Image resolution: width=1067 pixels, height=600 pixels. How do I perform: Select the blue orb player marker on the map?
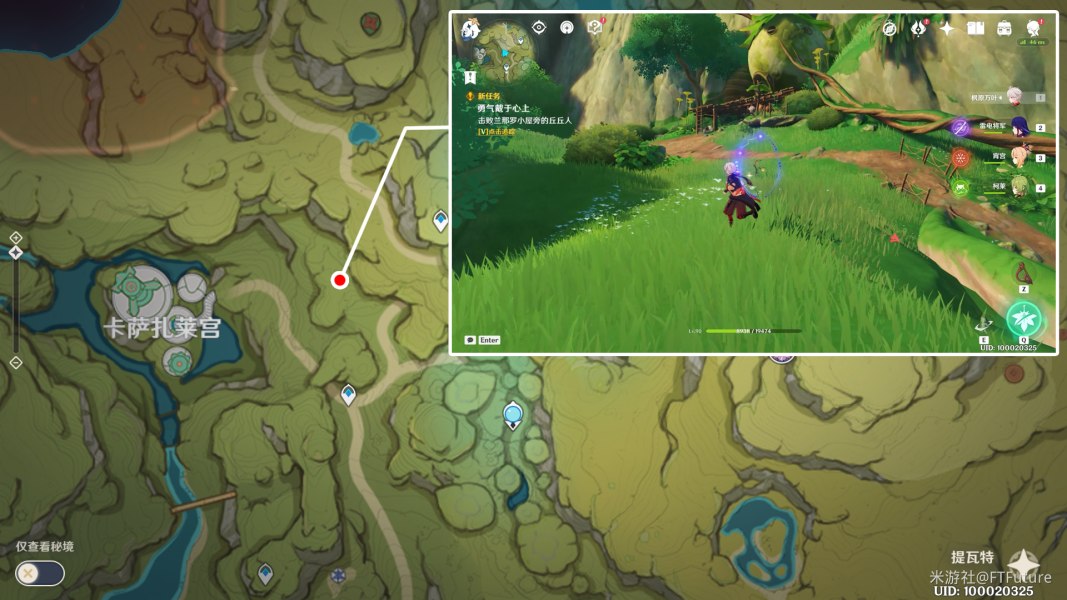(x=513, y=414)
